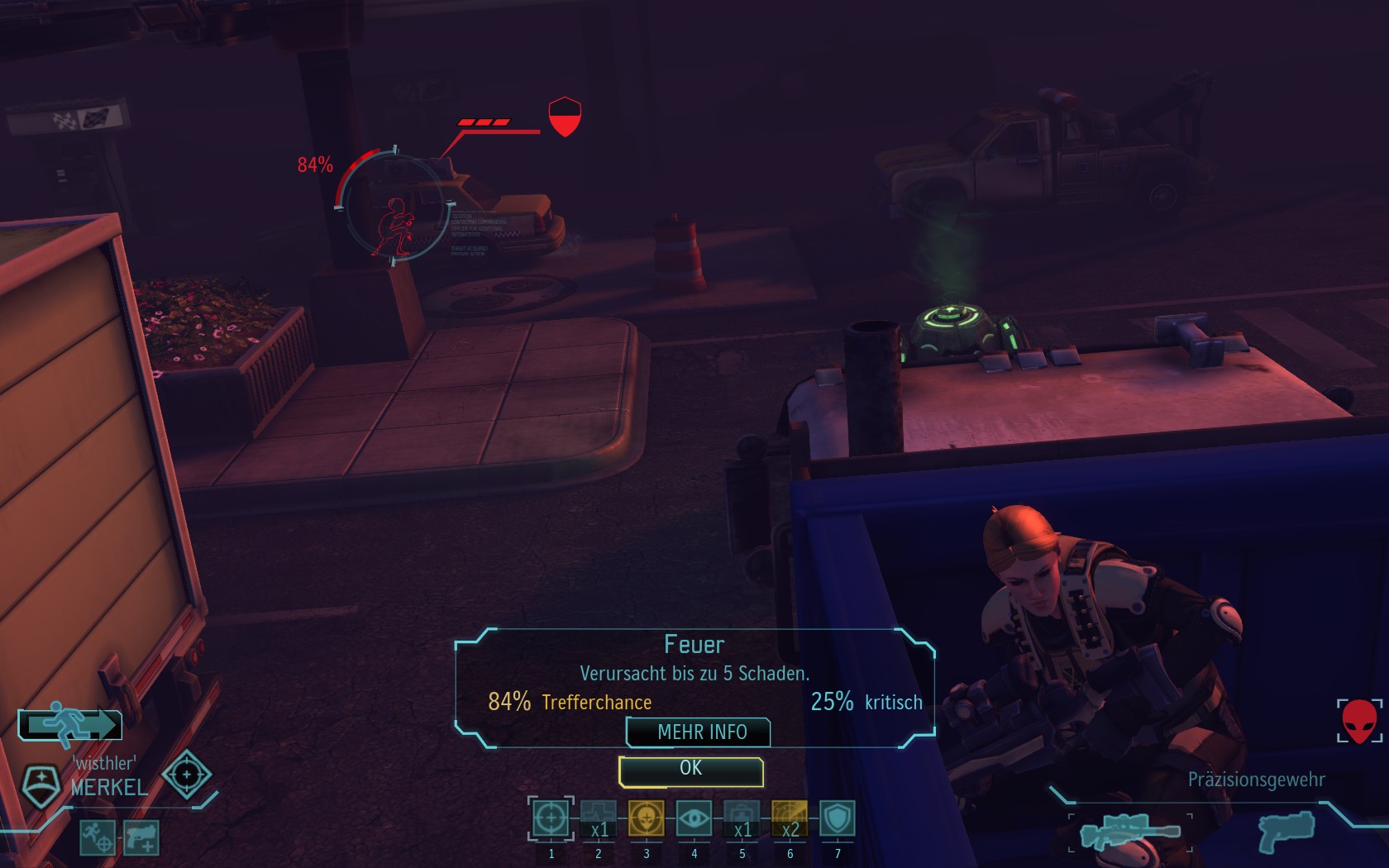Click the heartbeat-cross ability in slot 2
This screenshot has width=1389, height=868.
pyautogui.click(x=599, y=818)
